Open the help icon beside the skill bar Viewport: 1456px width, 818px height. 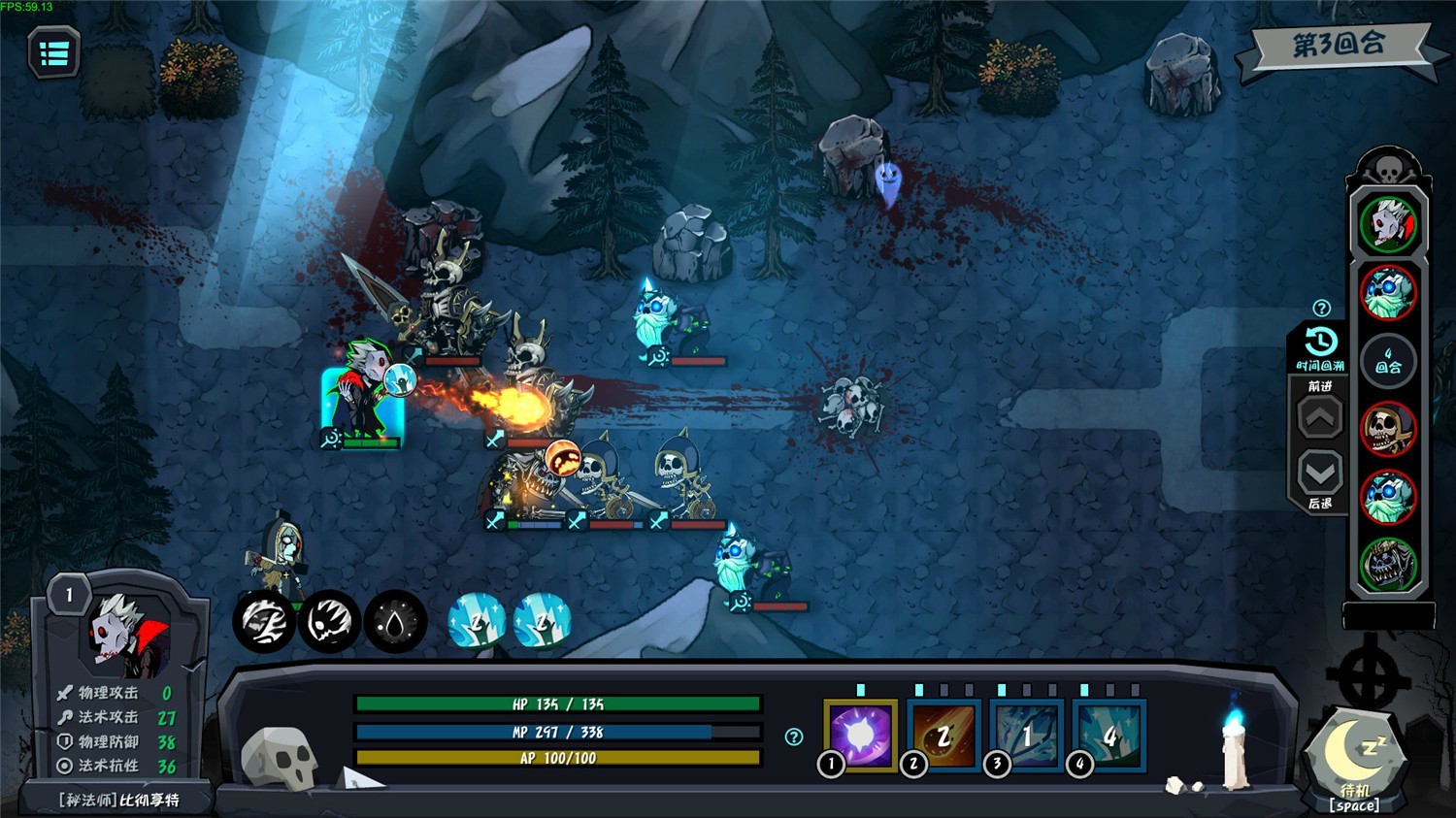(x=794, y=736)
